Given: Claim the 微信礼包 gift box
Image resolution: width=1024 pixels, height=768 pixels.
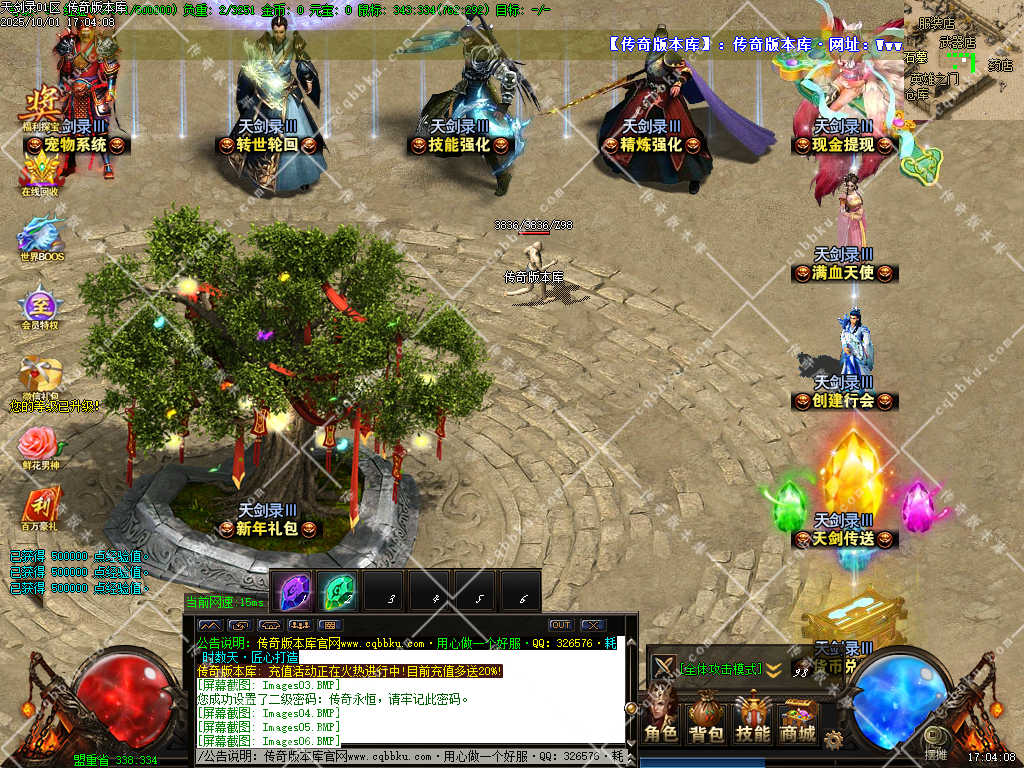Looking at the screenshot, I should click(x=40, y=378).
